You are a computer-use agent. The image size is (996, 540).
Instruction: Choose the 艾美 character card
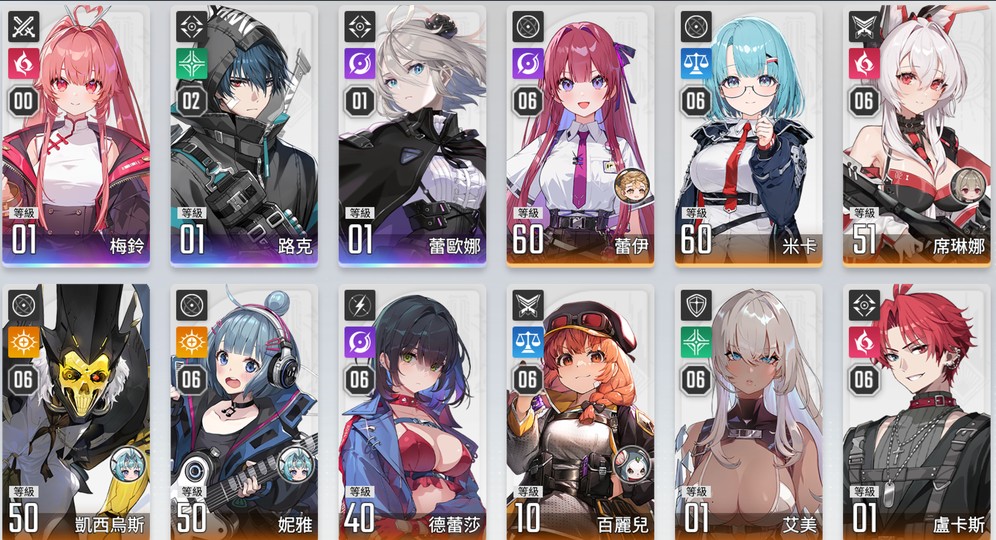tap(748, 410)
